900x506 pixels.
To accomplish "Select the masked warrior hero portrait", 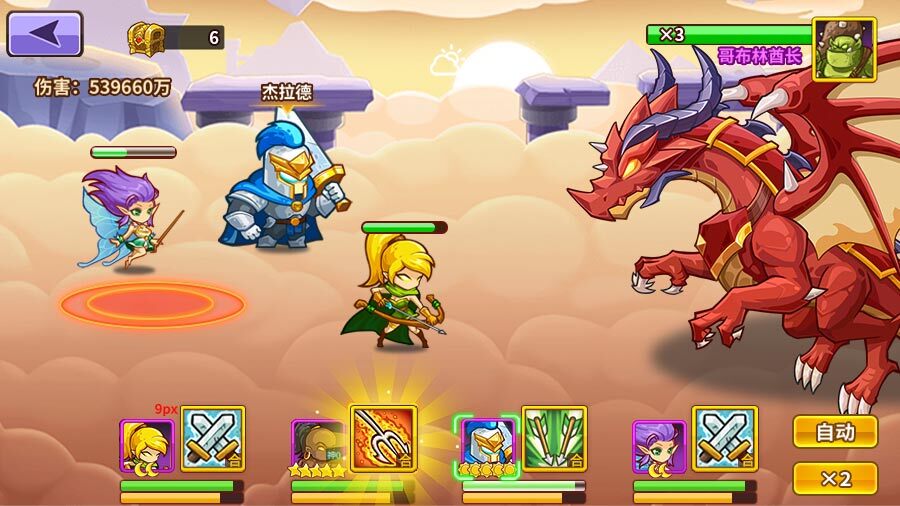I will click(317, 446).
